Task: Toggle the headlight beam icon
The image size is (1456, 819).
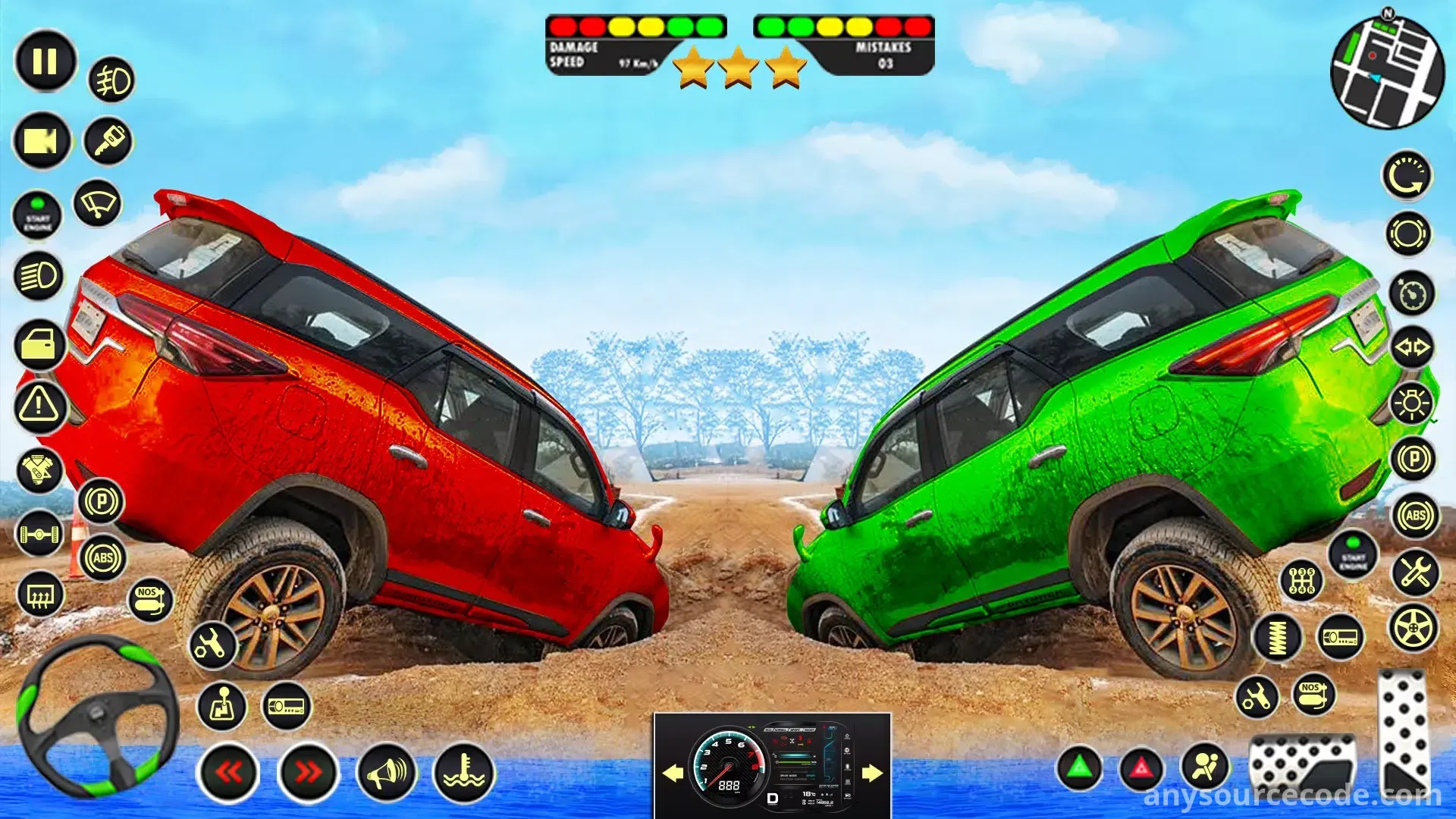Action: point(38,276)
